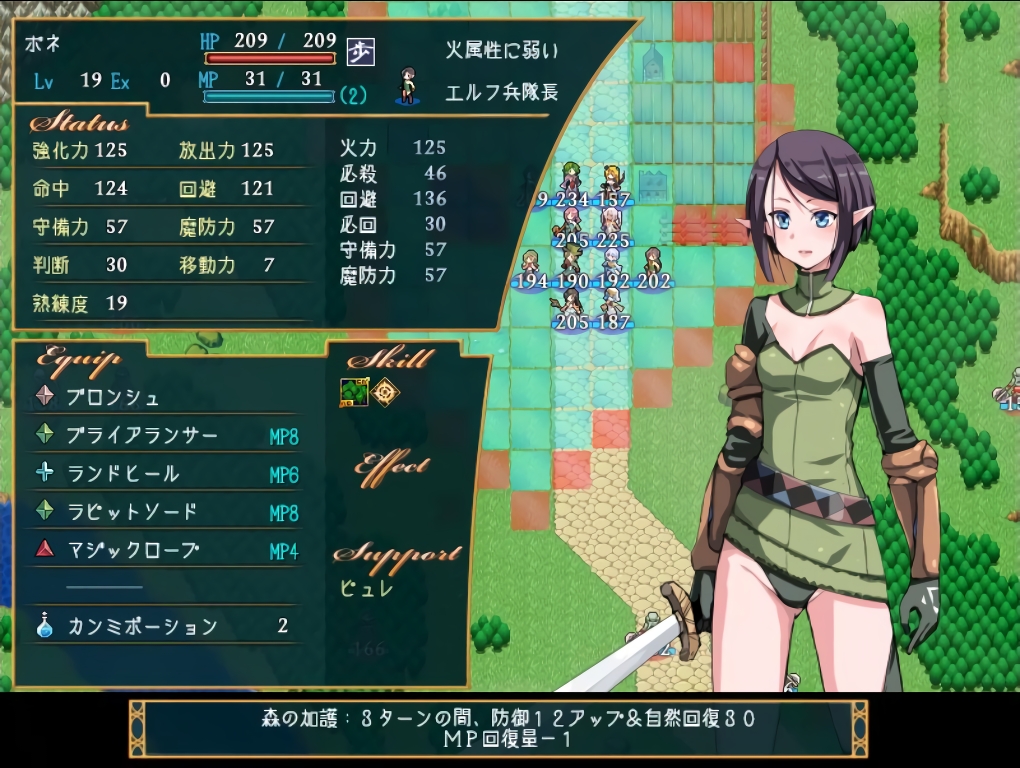
Task: Select the ビュレ support entry
Action: (367, 588)
